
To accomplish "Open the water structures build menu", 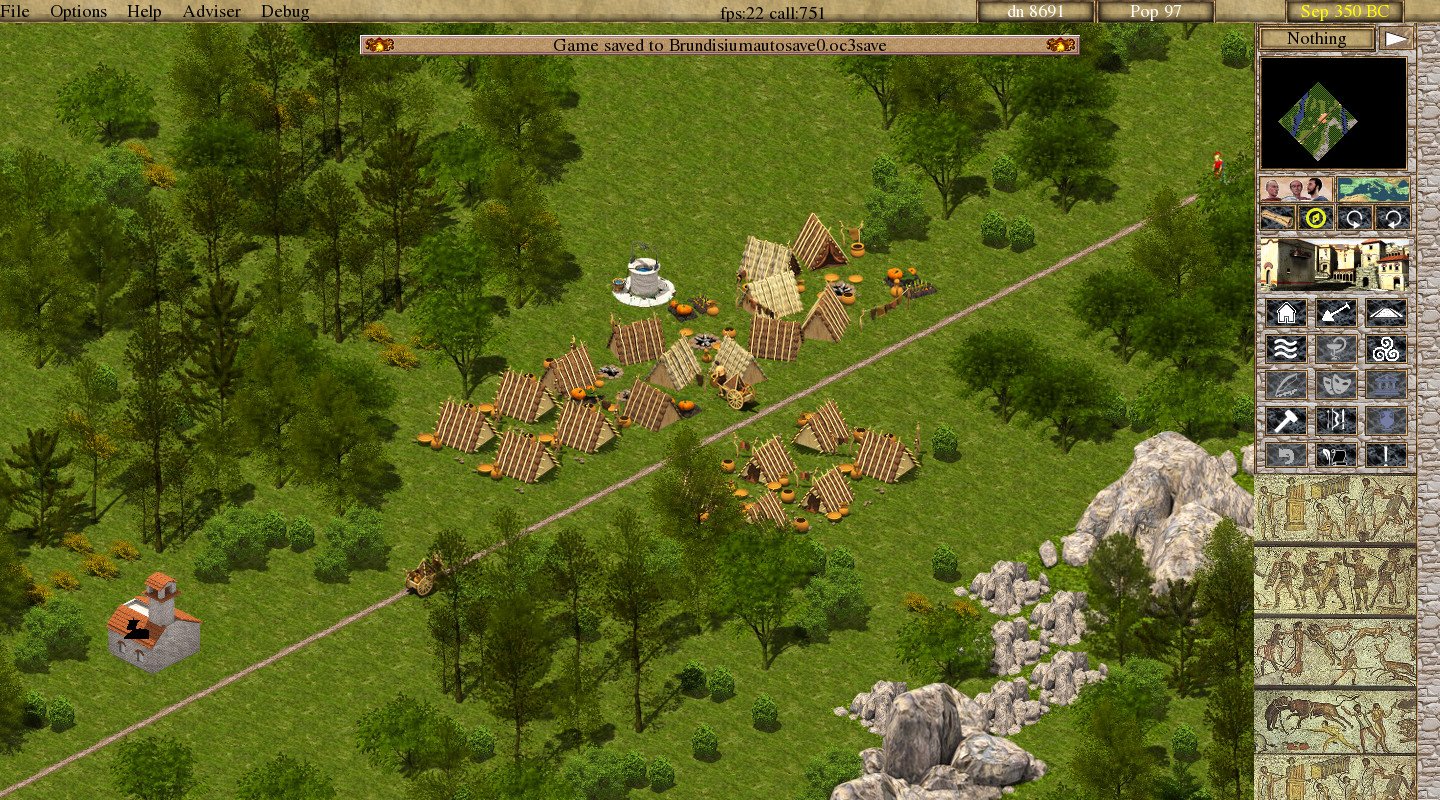I will coord(1285,348).
